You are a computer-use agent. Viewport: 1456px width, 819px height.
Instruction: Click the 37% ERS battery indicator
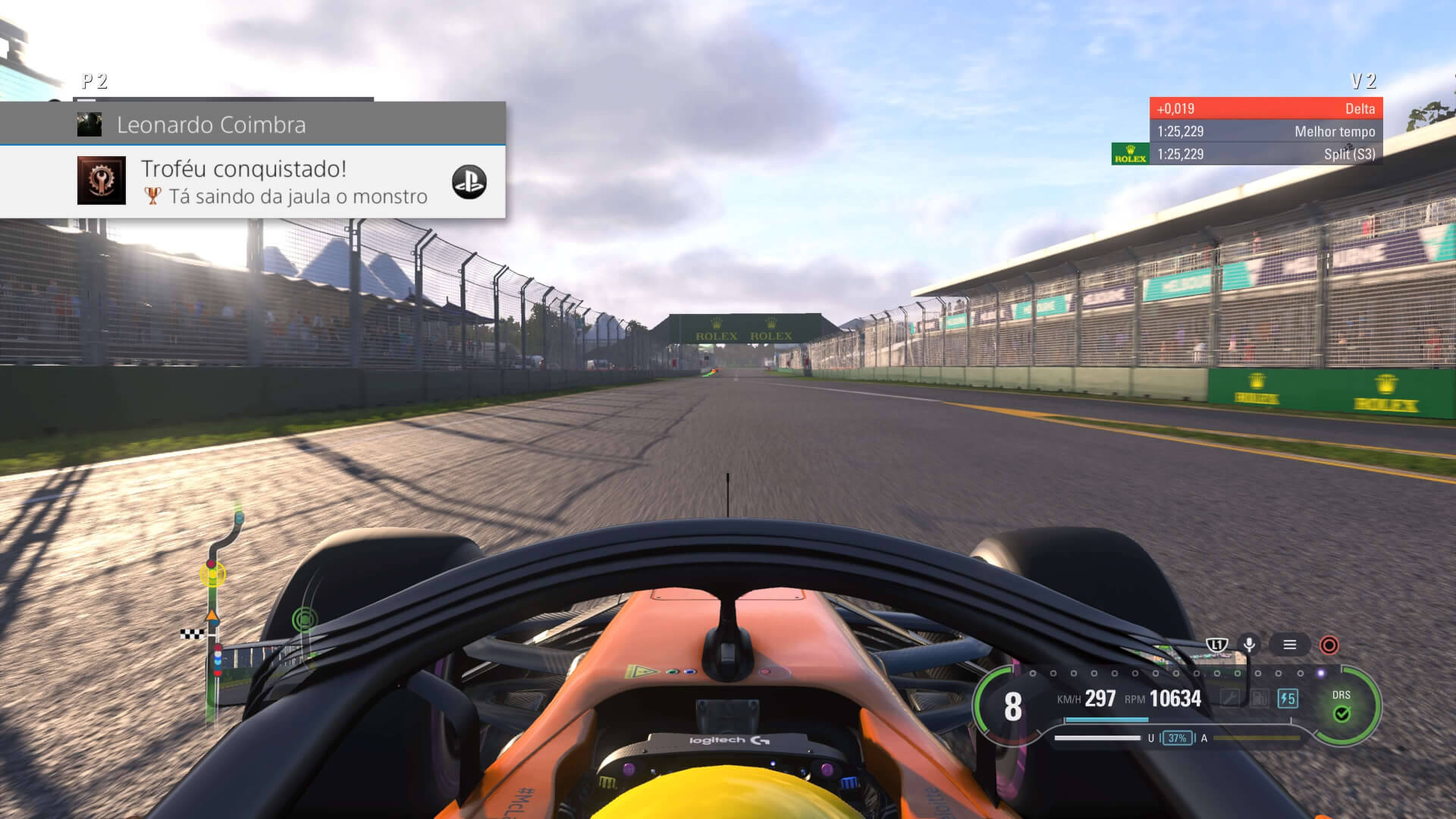(x=1177, y=738)
